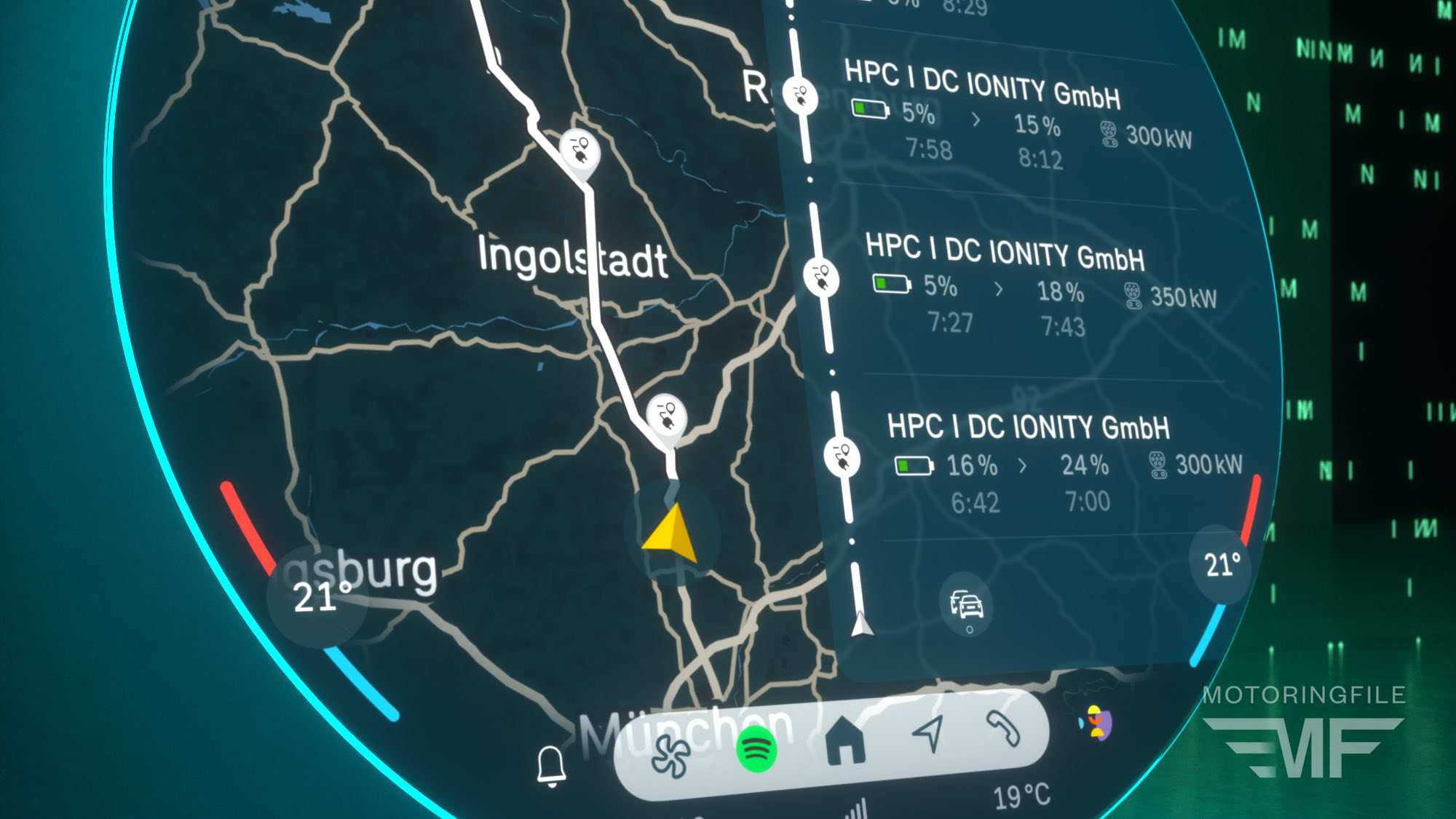Toggle the traffic cars icon
This screenshot has width=1456, height=819.
966,604
